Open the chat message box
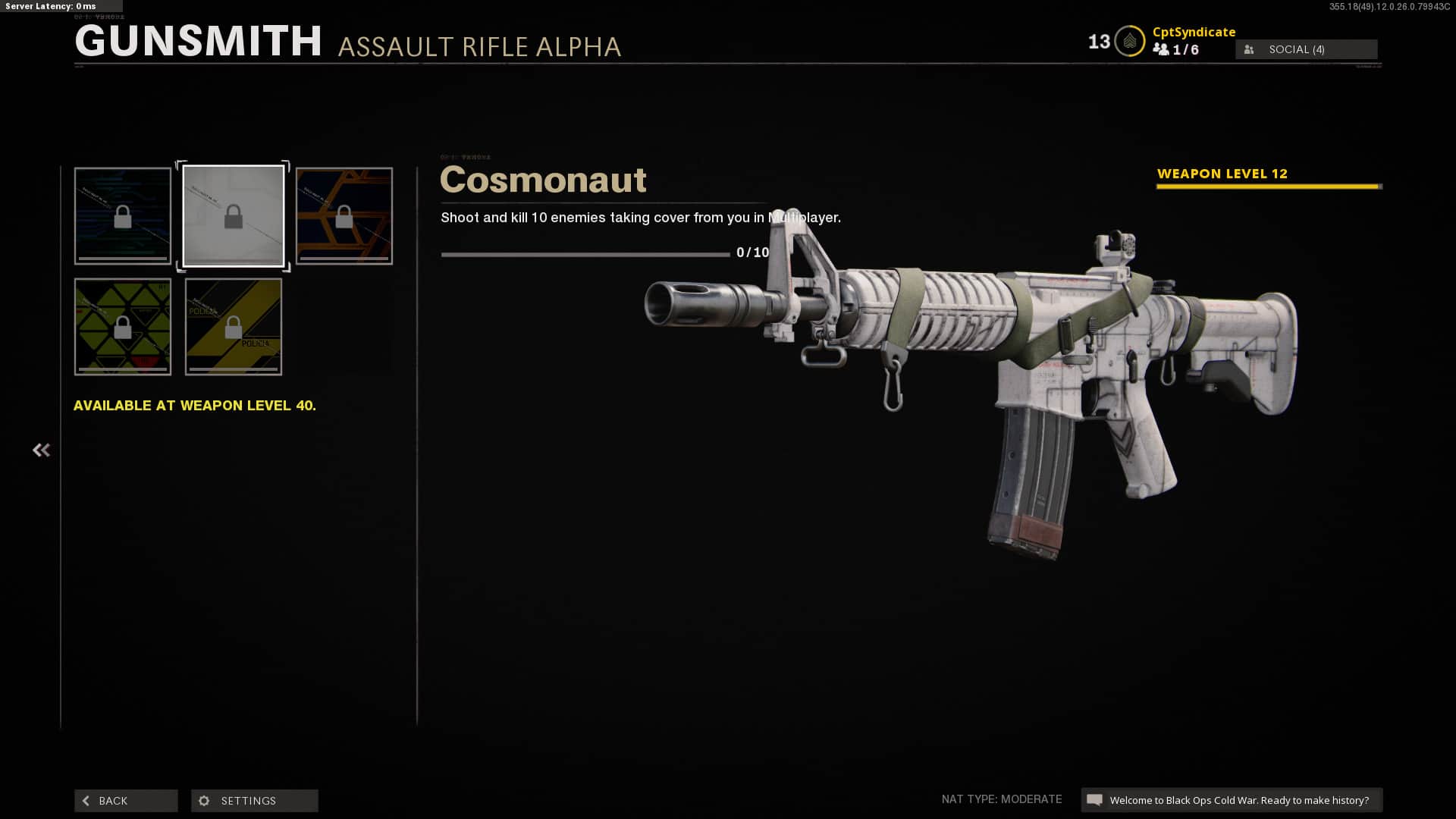1456x819 pixels. point(1232,800)
